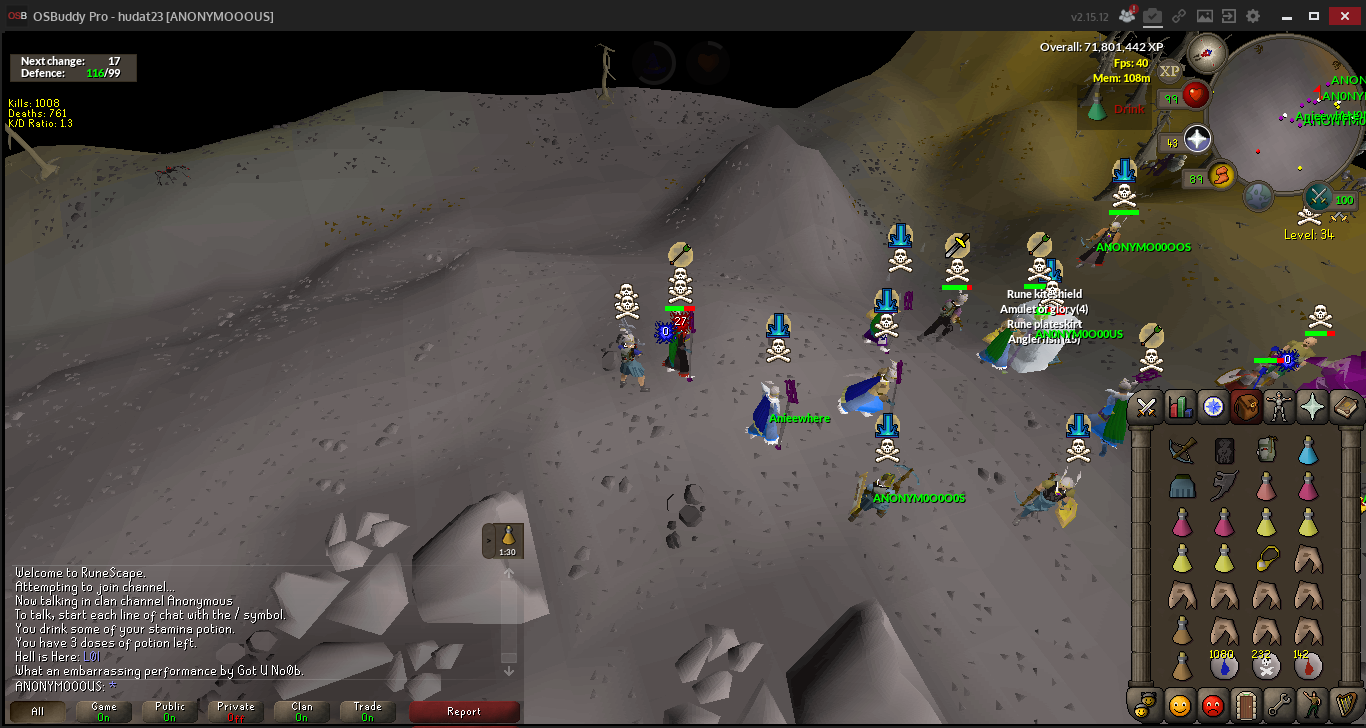
Task: Open the Worn Equipment tab
Action: pos(1280,407)
